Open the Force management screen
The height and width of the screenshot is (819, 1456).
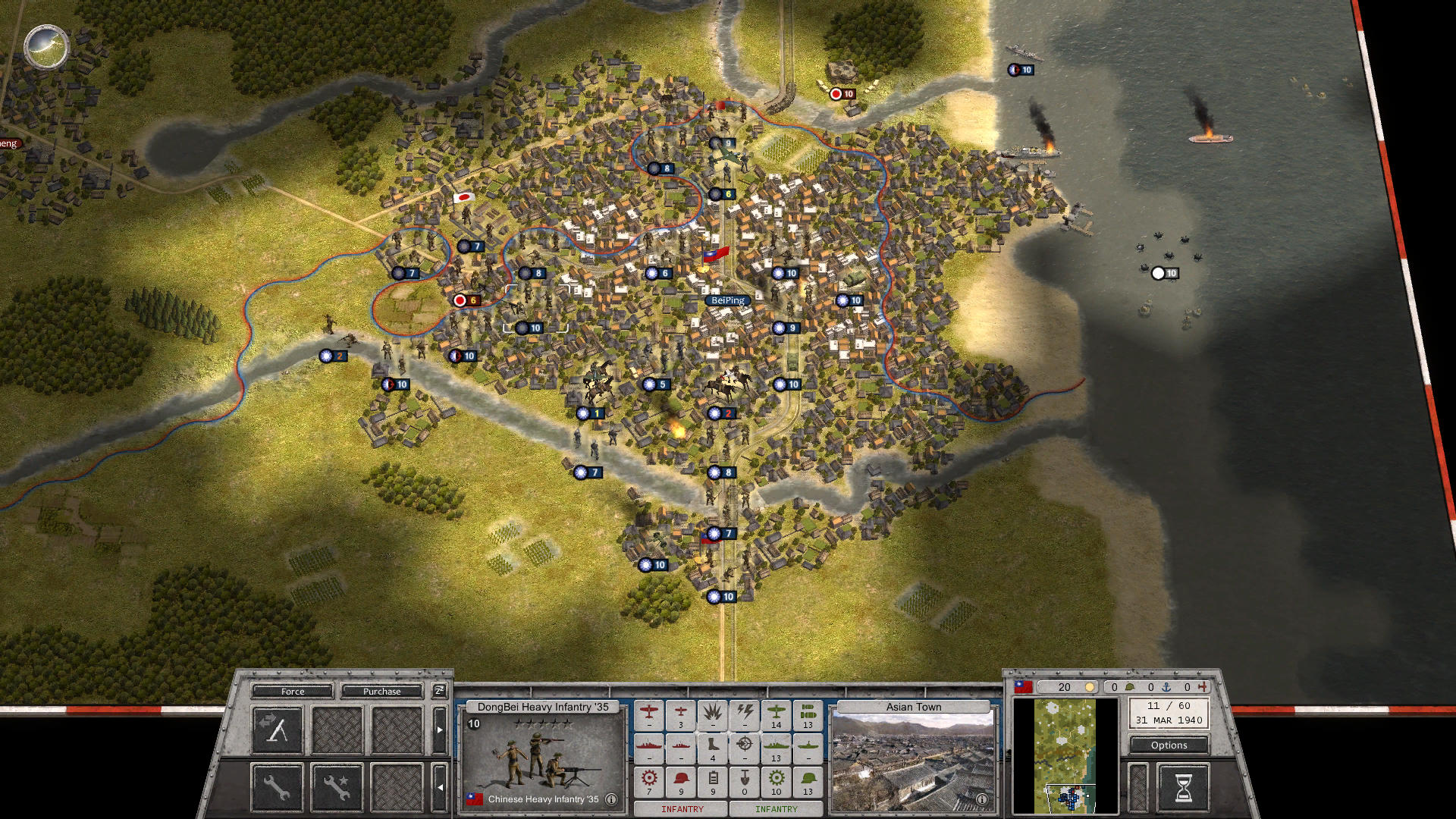292,692
